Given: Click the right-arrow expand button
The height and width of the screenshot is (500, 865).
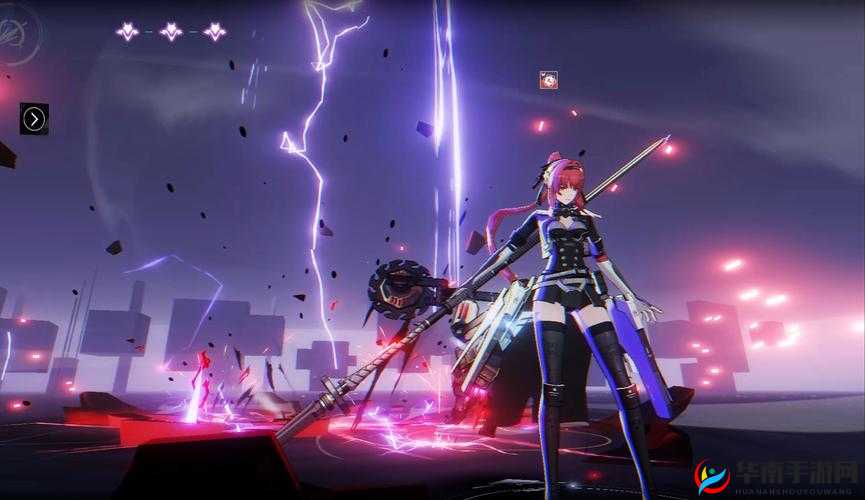Looking at the screenshot, I should (x=34, y=119).
